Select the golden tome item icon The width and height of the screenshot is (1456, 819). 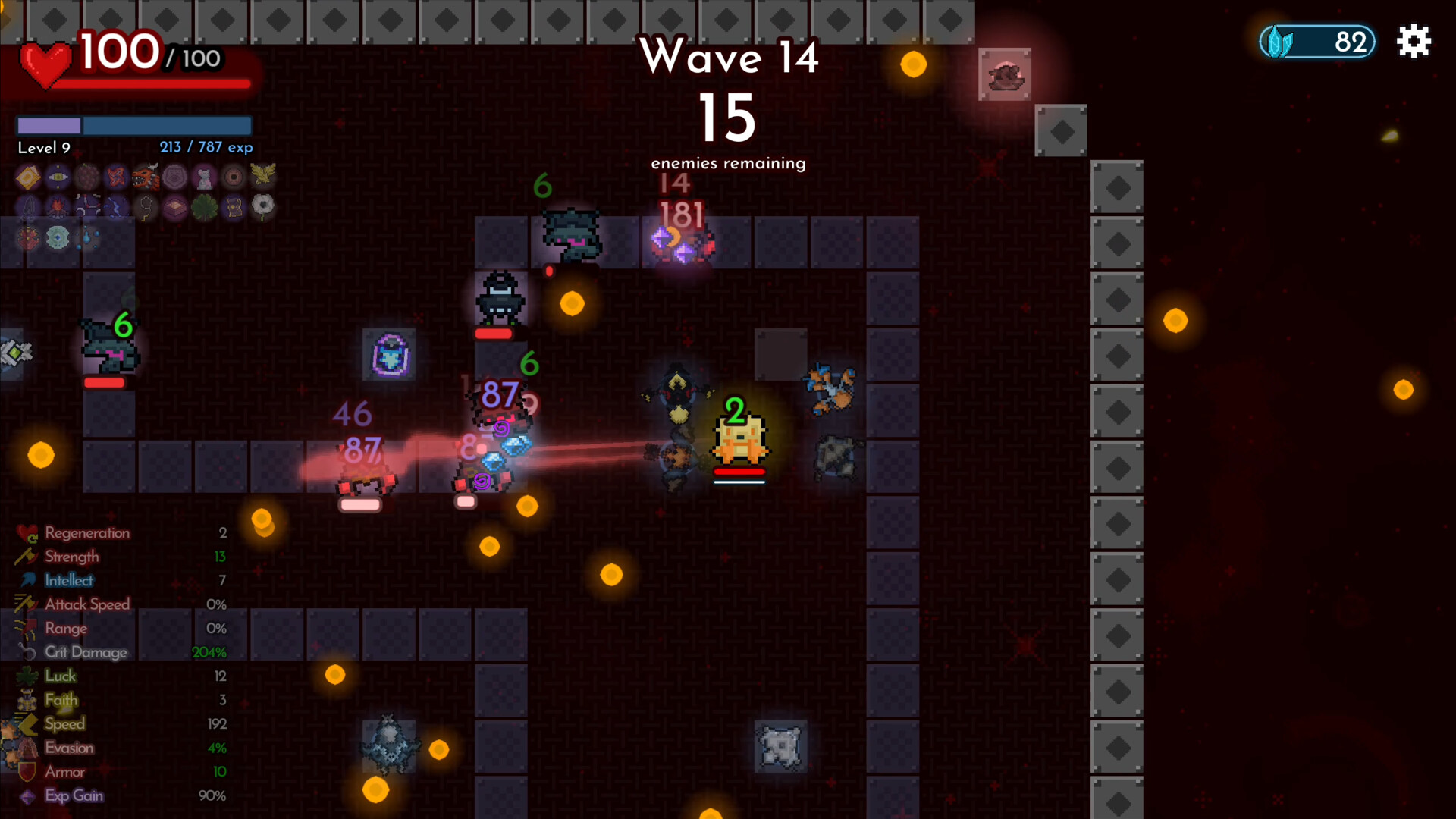(28, 177)
